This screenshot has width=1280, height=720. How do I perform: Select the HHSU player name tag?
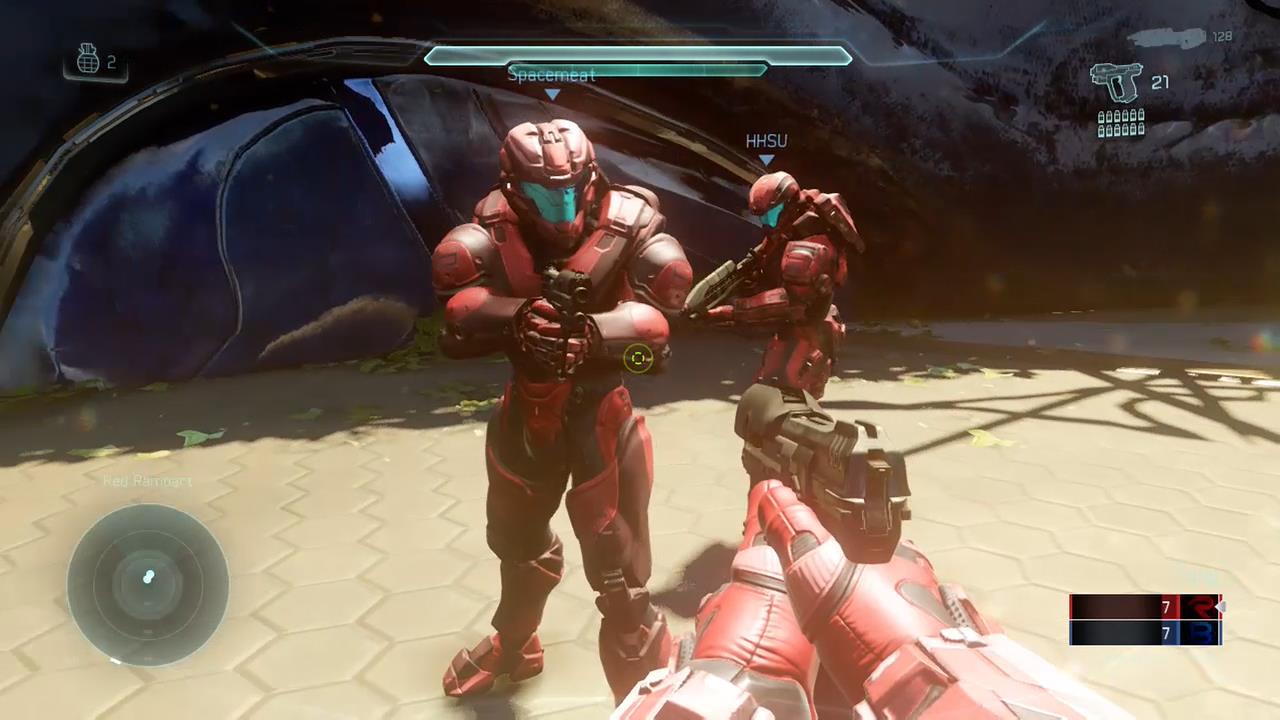click(x=766, y=142)
